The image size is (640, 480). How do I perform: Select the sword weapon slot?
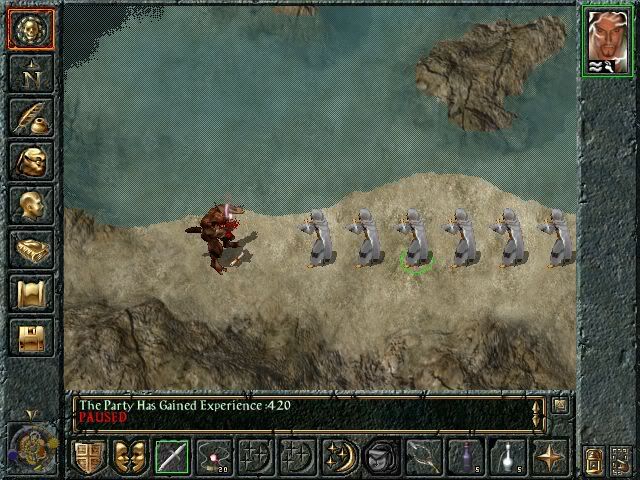click(173, 457)
